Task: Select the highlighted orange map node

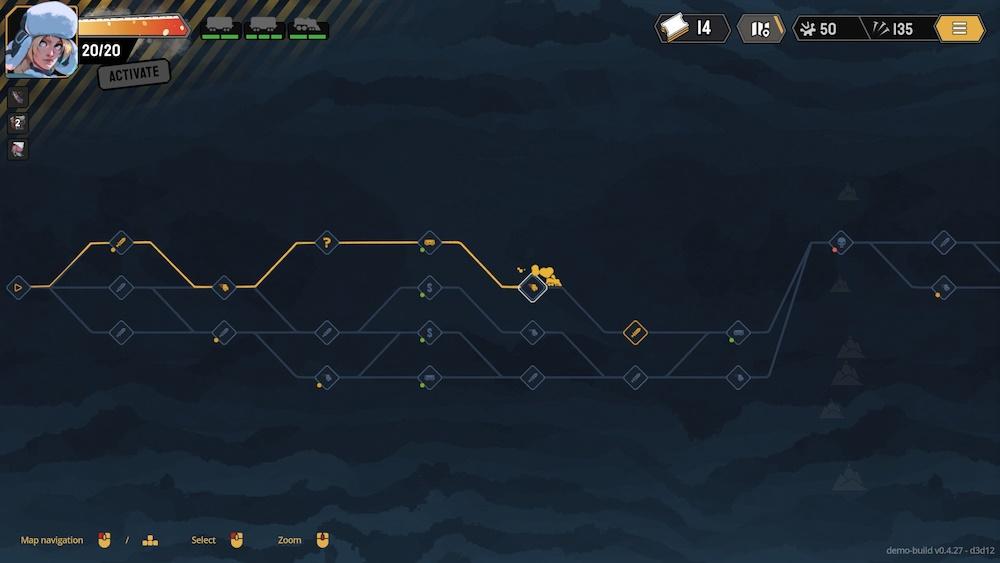Action: point(635,332)
